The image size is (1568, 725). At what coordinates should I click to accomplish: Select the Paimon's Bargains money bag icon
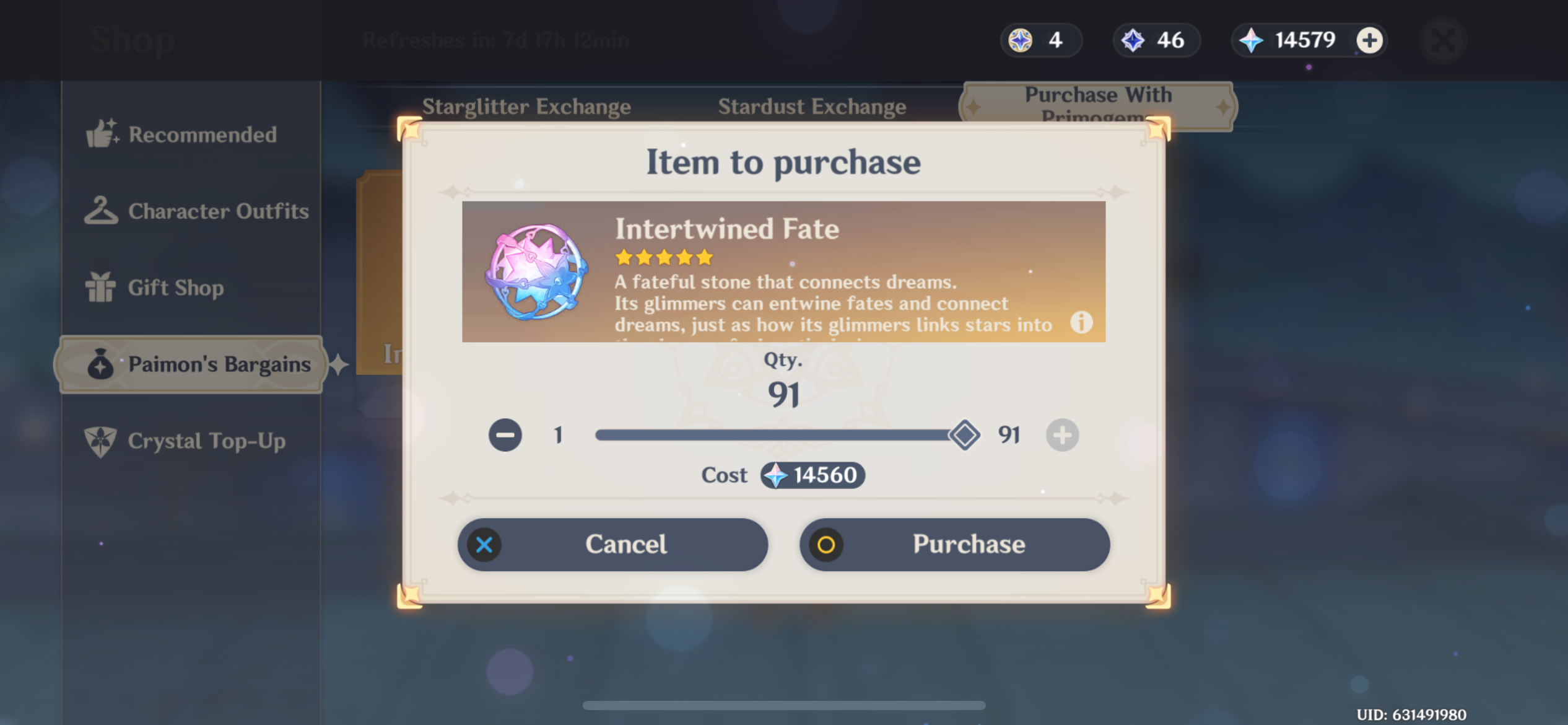click(100, 364)
